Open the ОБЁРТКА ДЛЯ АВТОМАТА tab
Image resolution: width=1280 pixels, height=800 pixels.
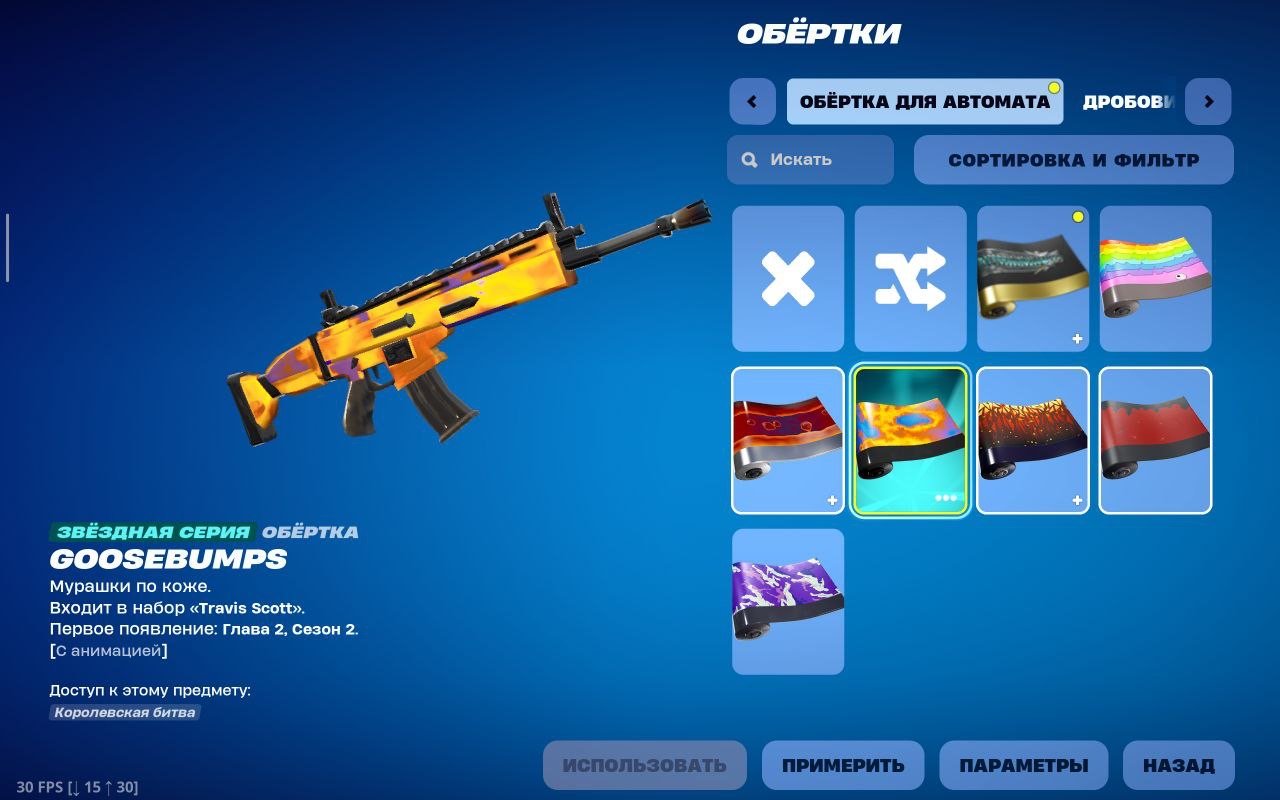tap(925, 101)
